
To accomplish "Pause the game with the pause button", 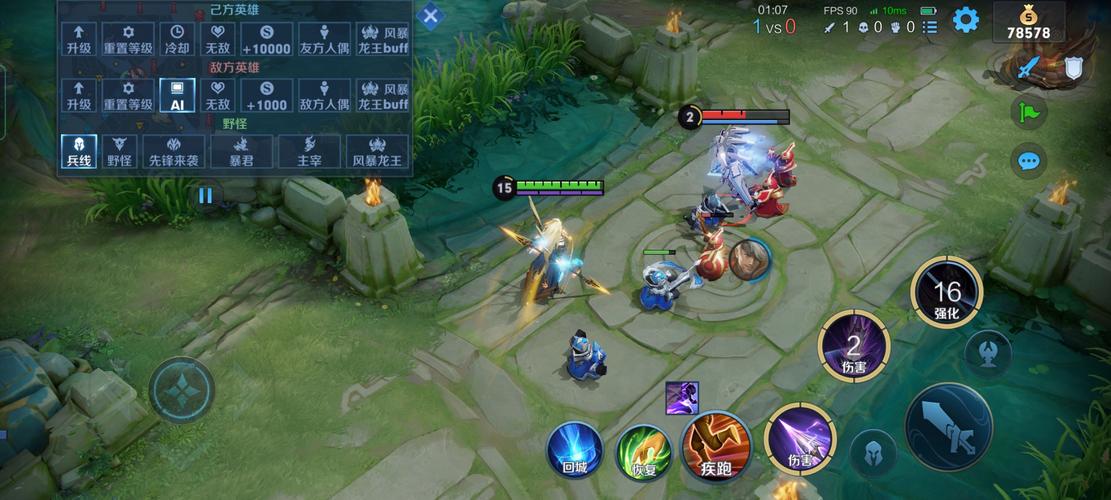I will 205,196.
